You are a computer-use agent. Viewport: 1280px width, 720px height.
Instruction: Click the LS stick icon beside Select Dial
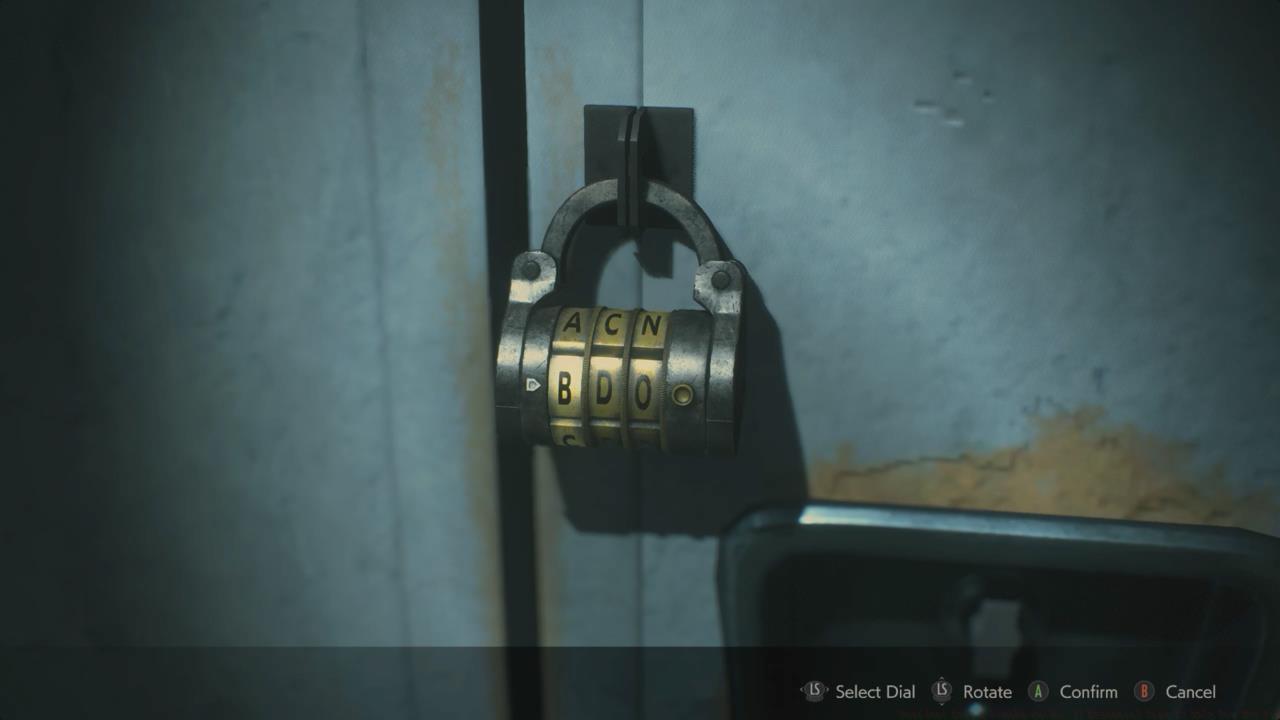pyautogui.click(x=814, y=691)
